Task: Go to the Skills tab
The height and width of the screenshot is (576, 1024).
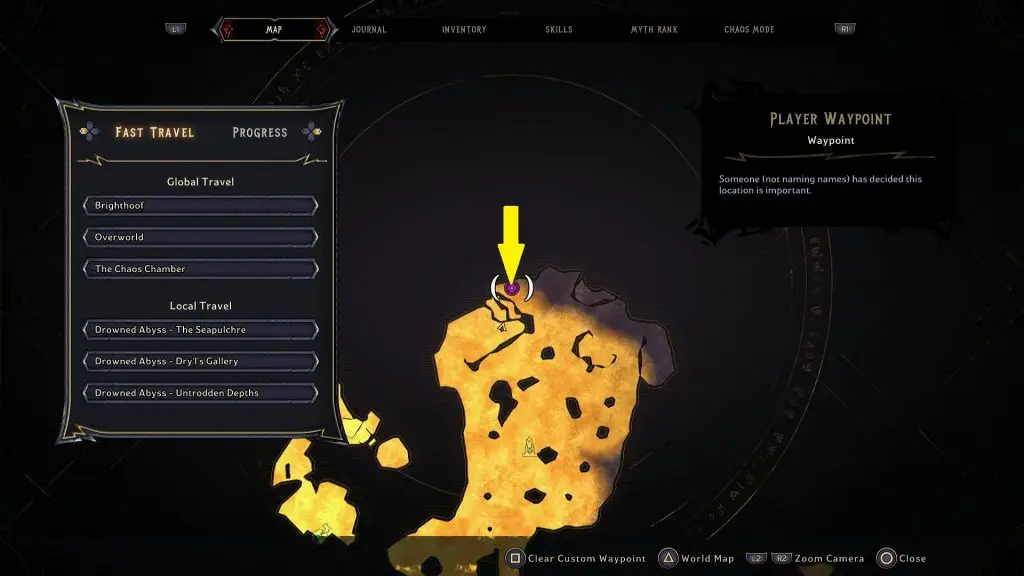Action: [x=559, y=30]
